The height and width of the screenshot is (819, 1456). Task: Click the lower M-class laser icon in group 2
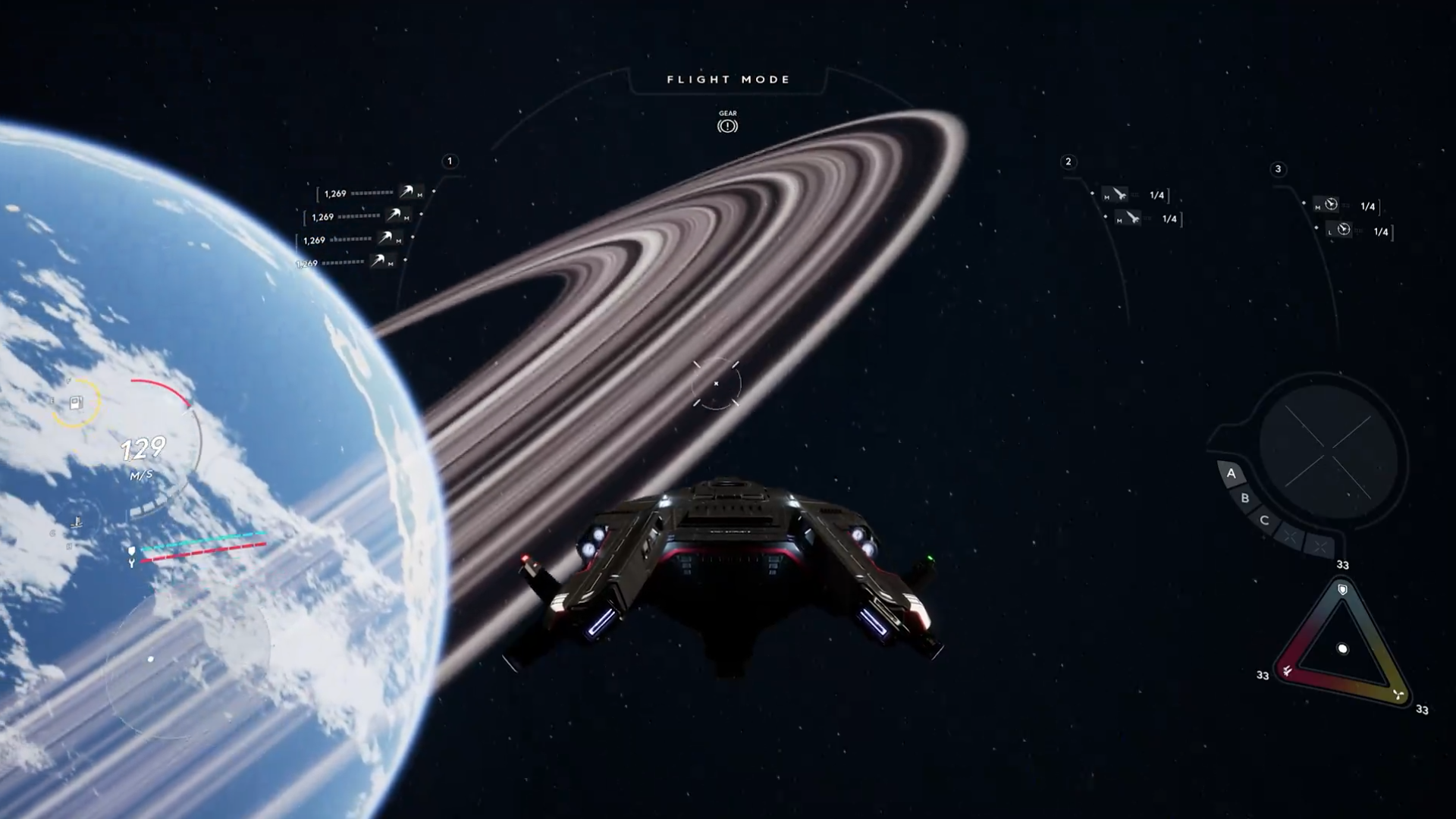point(1129,219)
